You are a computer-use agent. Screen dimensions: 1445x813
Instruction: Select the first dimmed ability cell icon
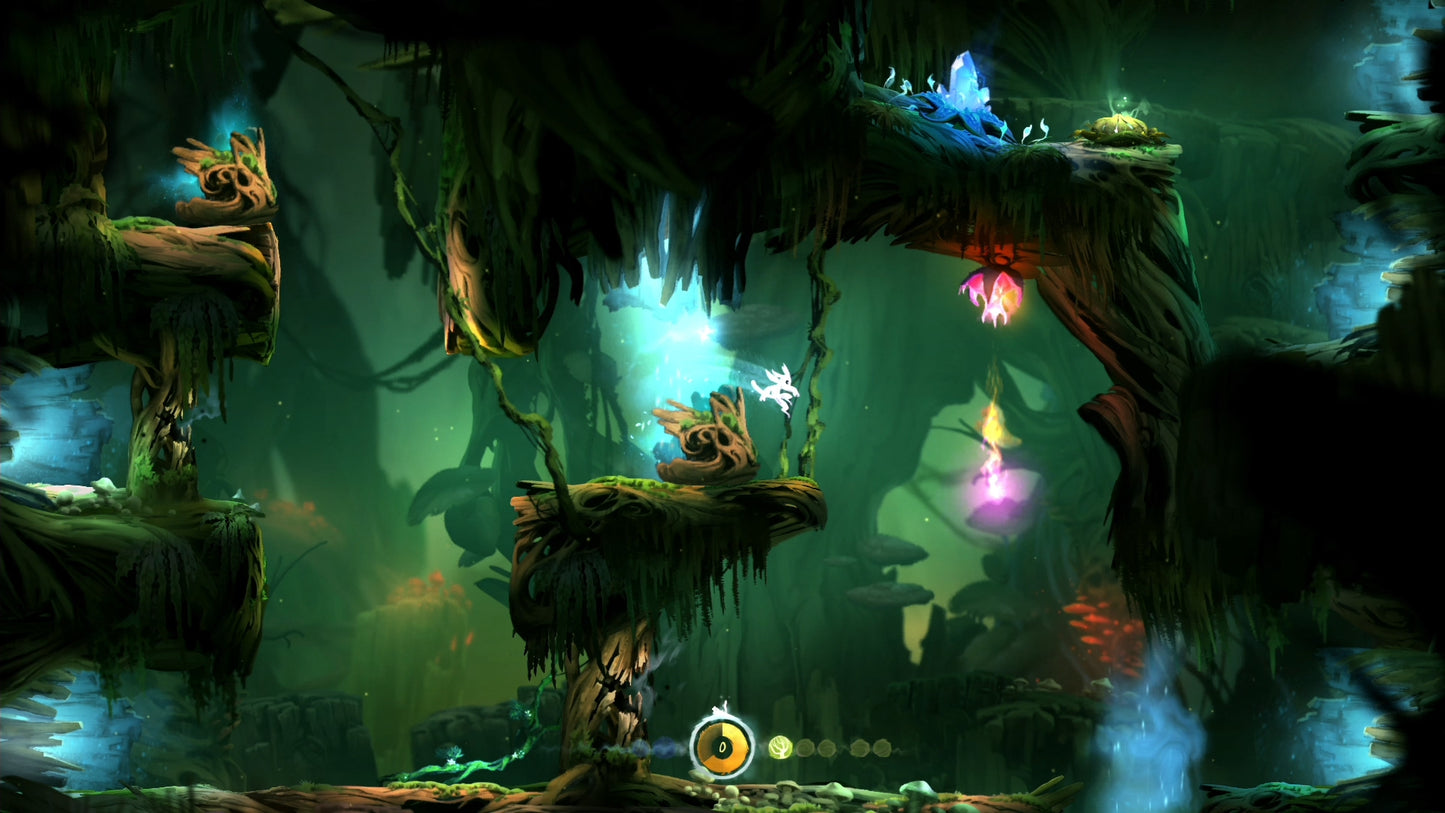804,747
